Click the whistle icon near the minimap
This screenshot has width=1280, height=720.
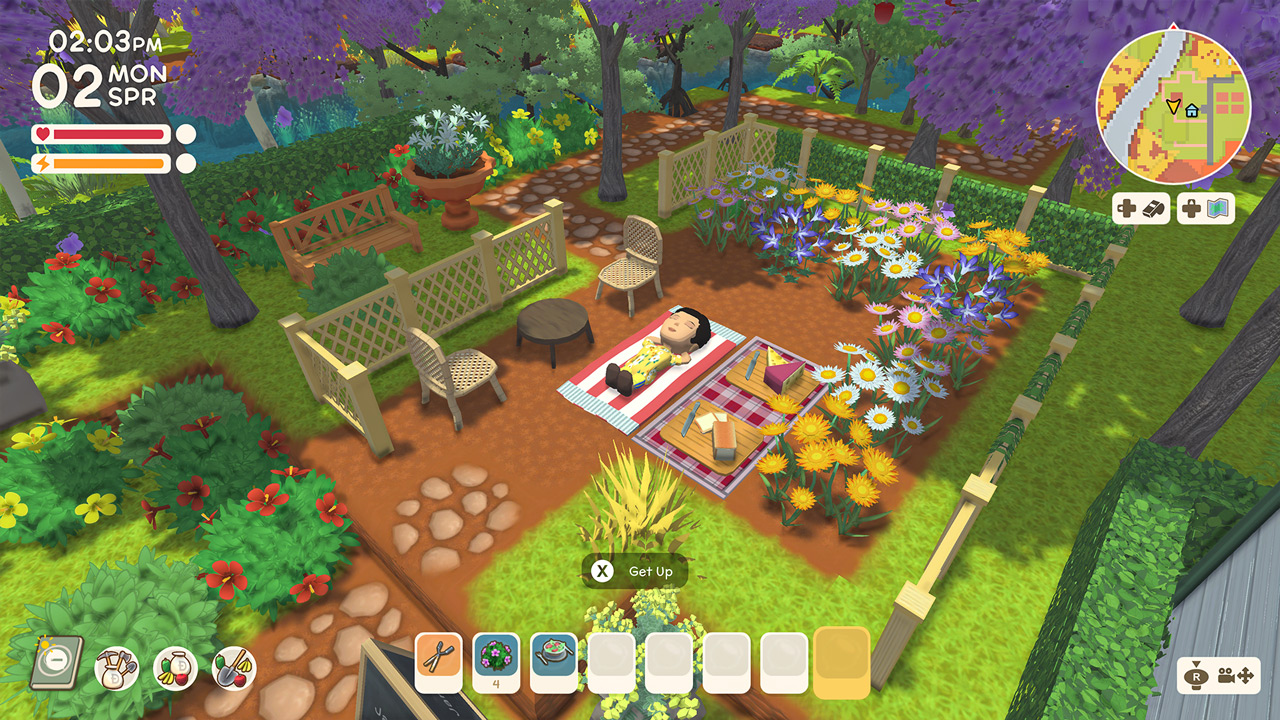pyautogui.click(x=1153, y=208)
